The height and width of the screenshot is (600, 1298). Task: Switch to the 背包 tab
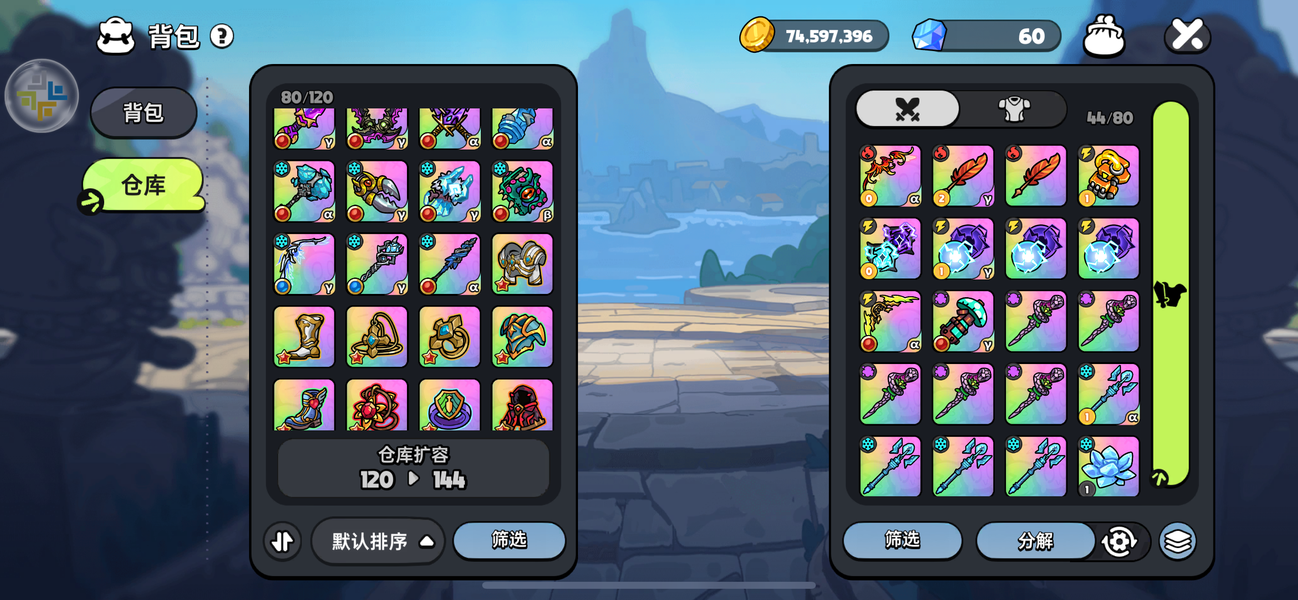143,112
